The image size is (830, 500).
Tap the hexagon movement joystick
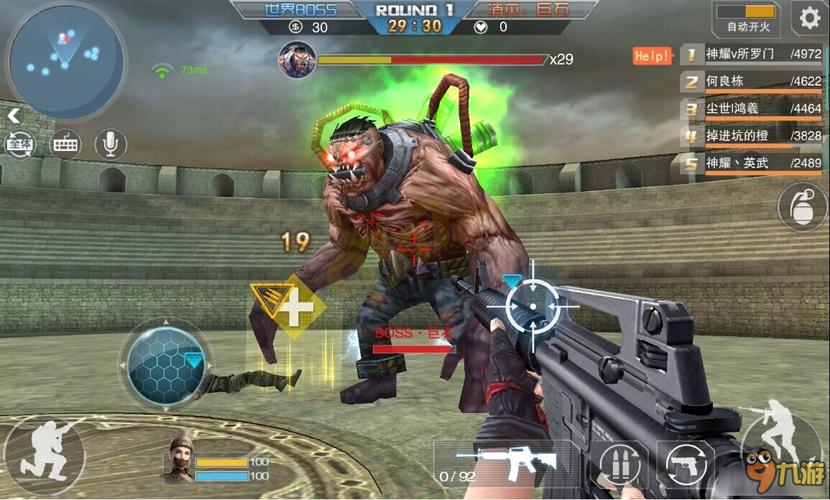click(x=163, y=364)
